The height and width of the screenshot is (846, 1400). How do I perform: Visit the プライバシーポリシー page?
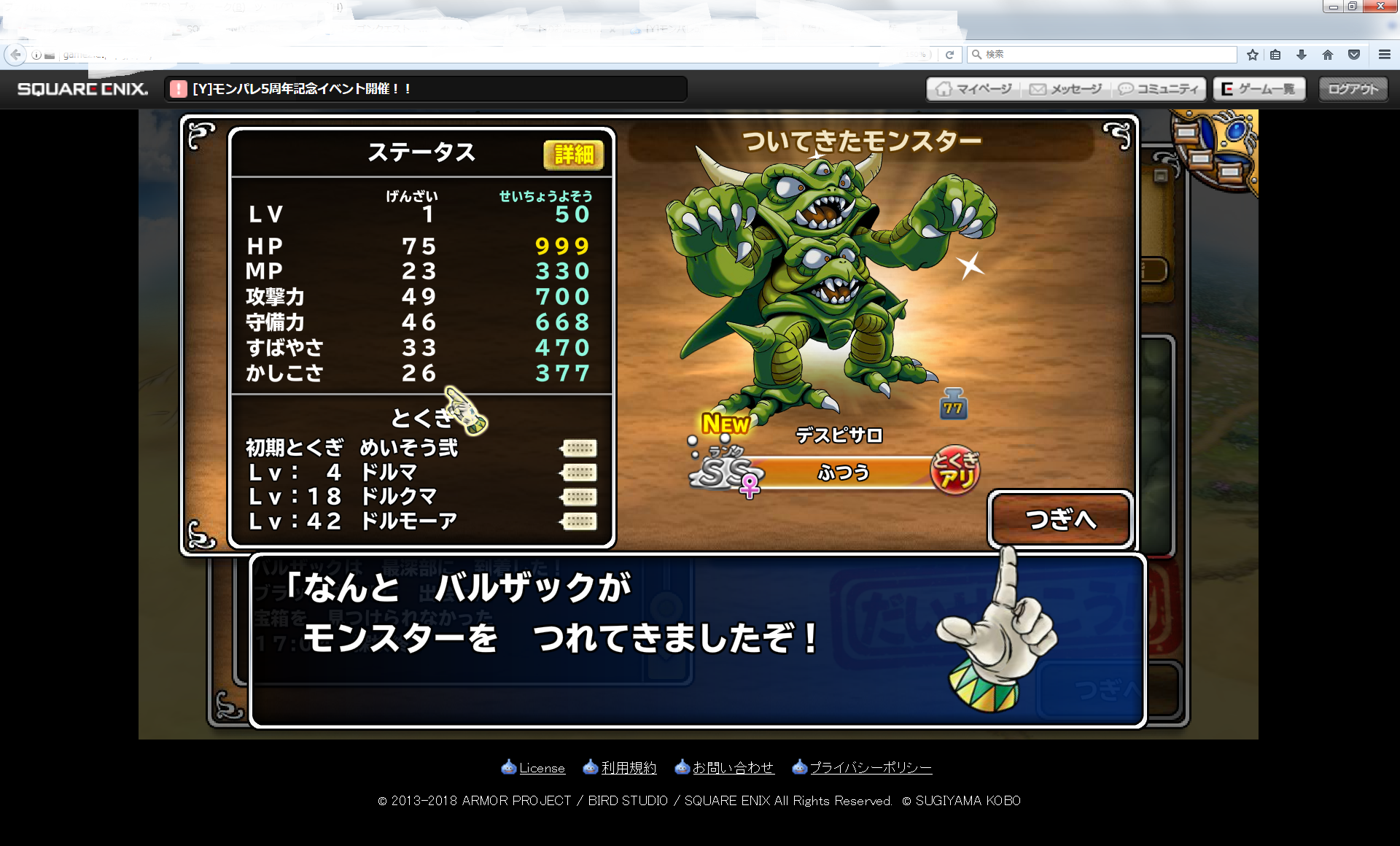point(870,768)
